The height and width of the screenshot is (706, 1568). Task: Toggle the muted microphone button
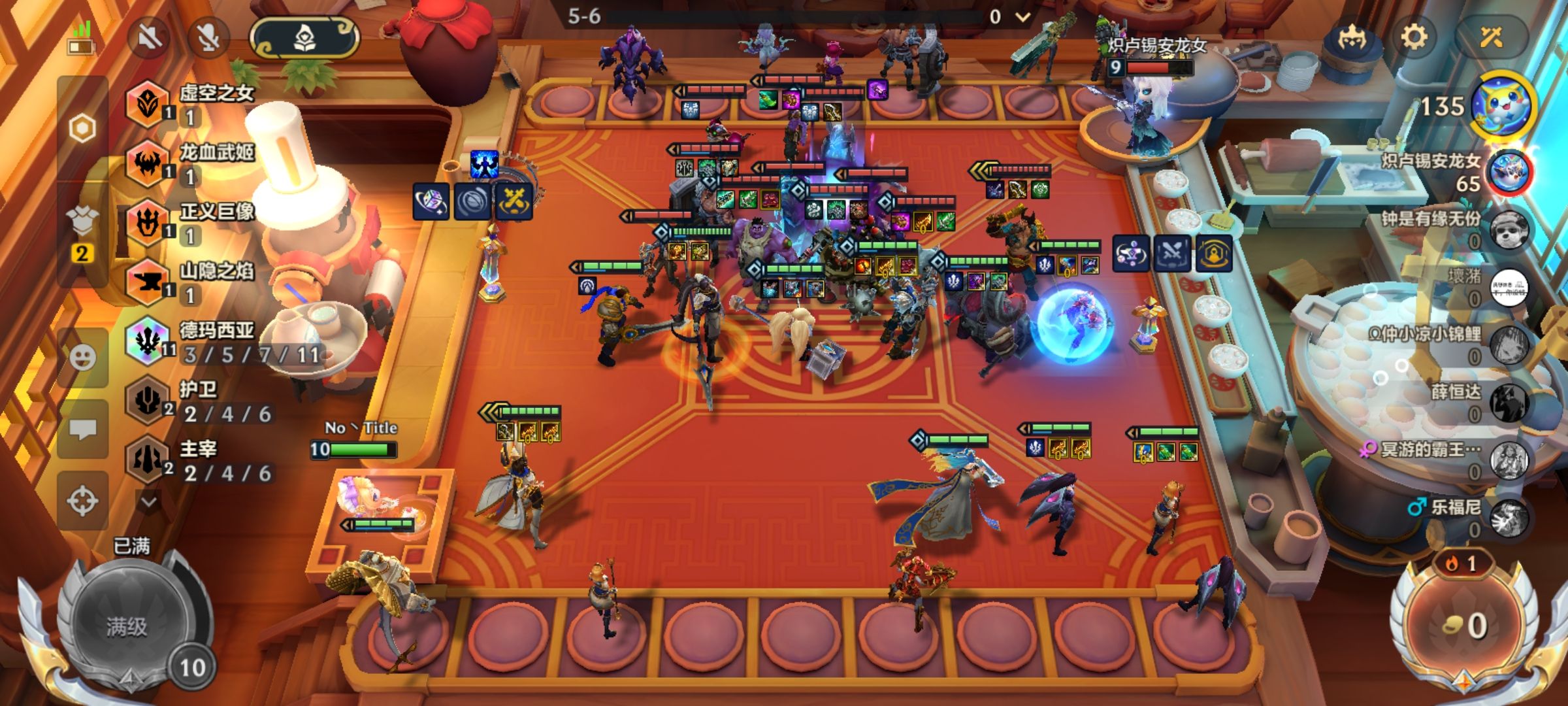point(208,38)
